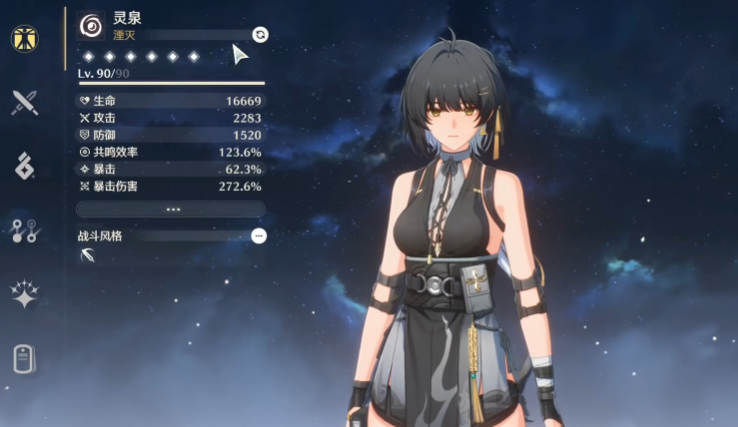This screenshot has width=738, height=427.
Task: Open the weapon tab with crossed swords
Action: click(x=24, y=101)
